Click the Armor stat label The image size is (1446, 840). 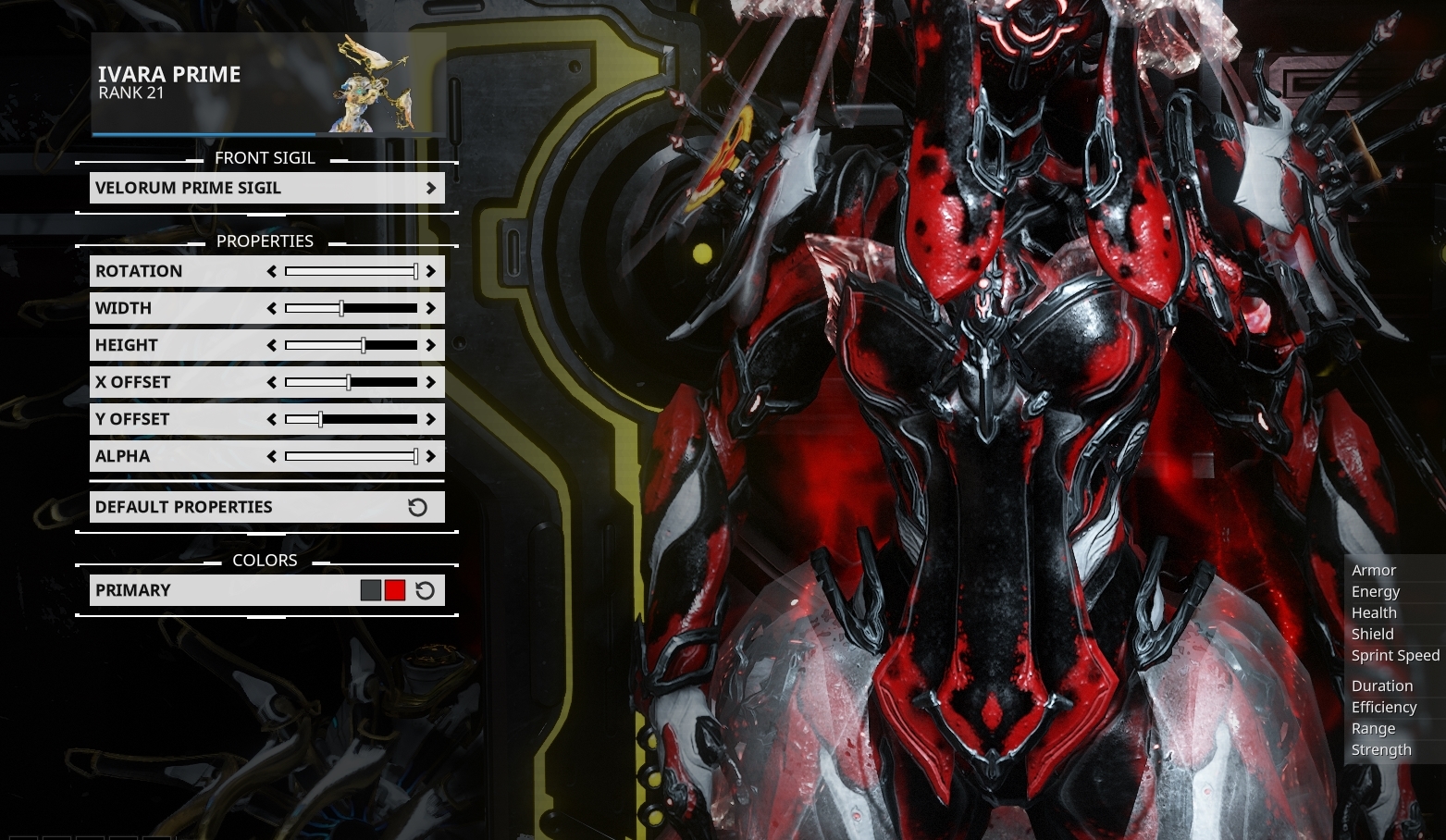[1374, 570]
